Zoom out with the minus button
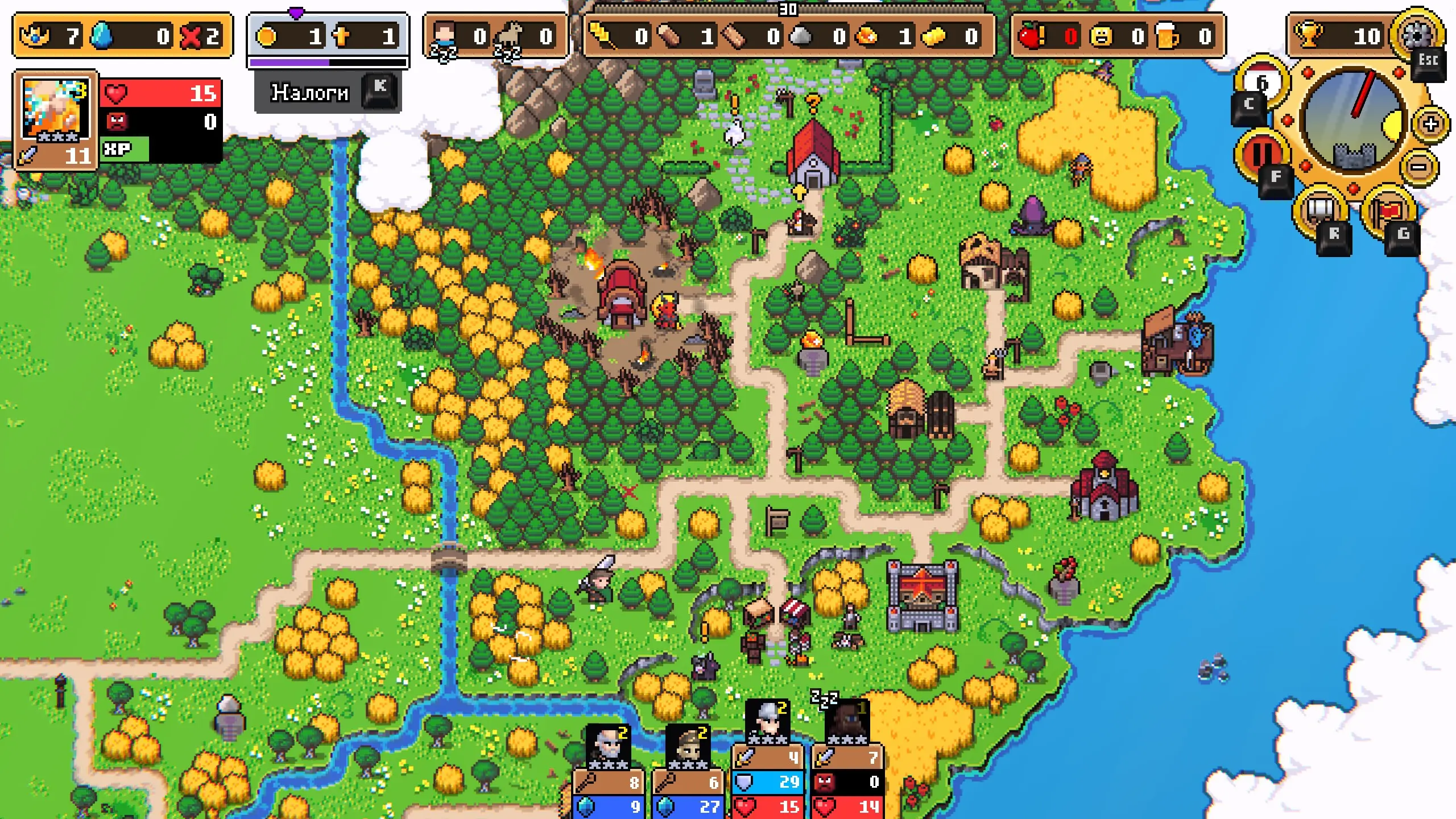Screen dimensions: 1456x819 click(1420, 167)
